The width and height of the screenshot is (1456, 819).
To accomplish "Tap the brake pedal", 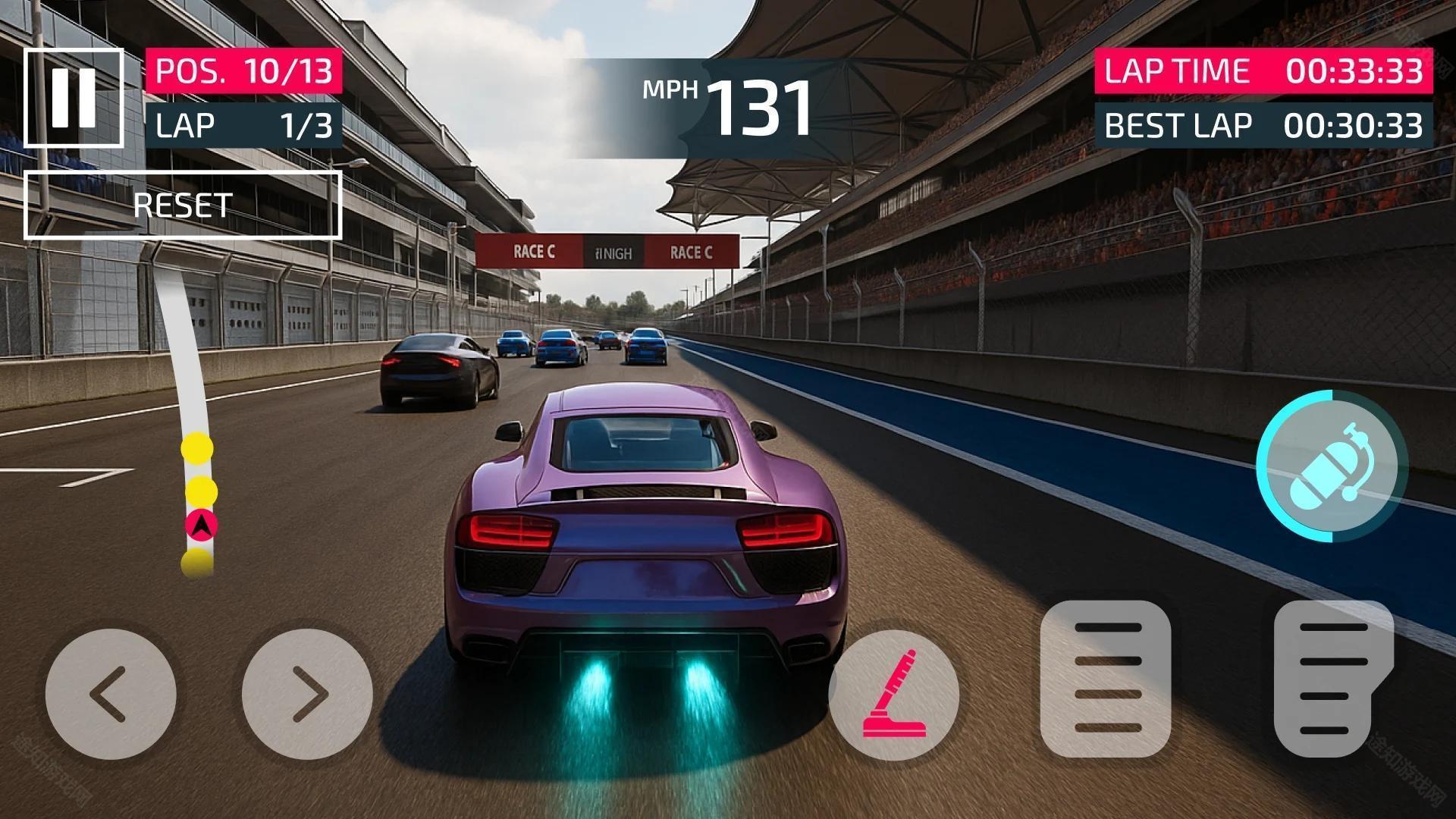I will pos(1106,679).
